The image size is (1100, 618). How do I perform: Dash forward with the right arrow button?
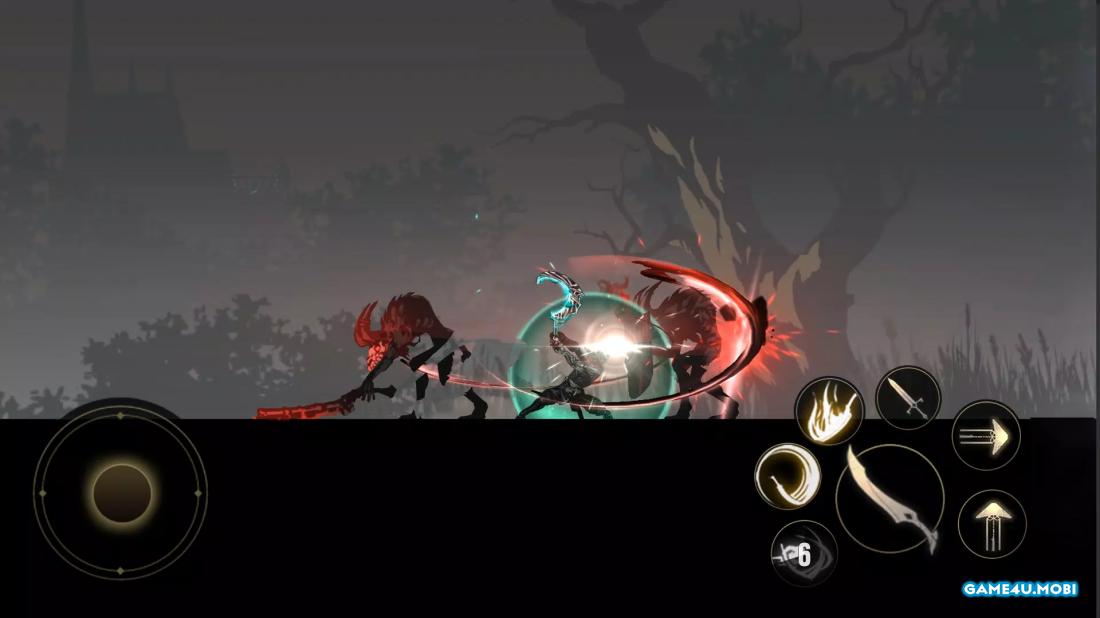[986, 435]
